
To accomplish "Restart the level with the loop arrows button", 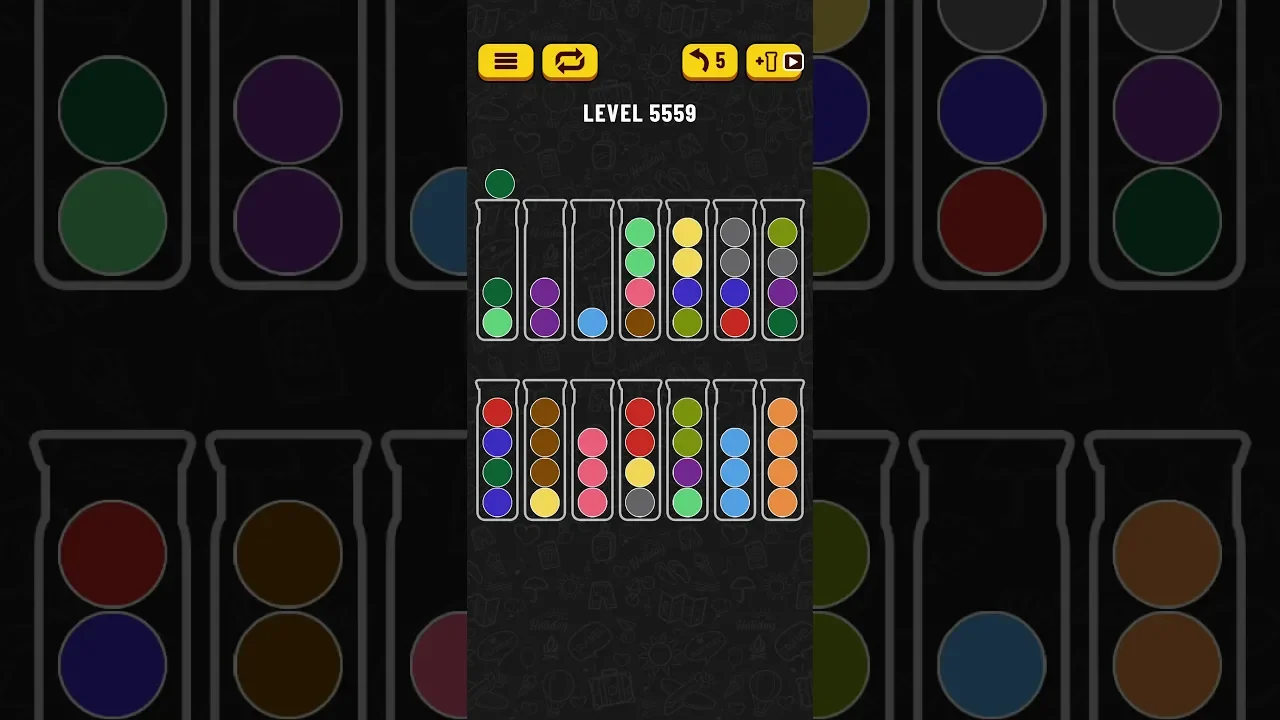I will point(569,62).
